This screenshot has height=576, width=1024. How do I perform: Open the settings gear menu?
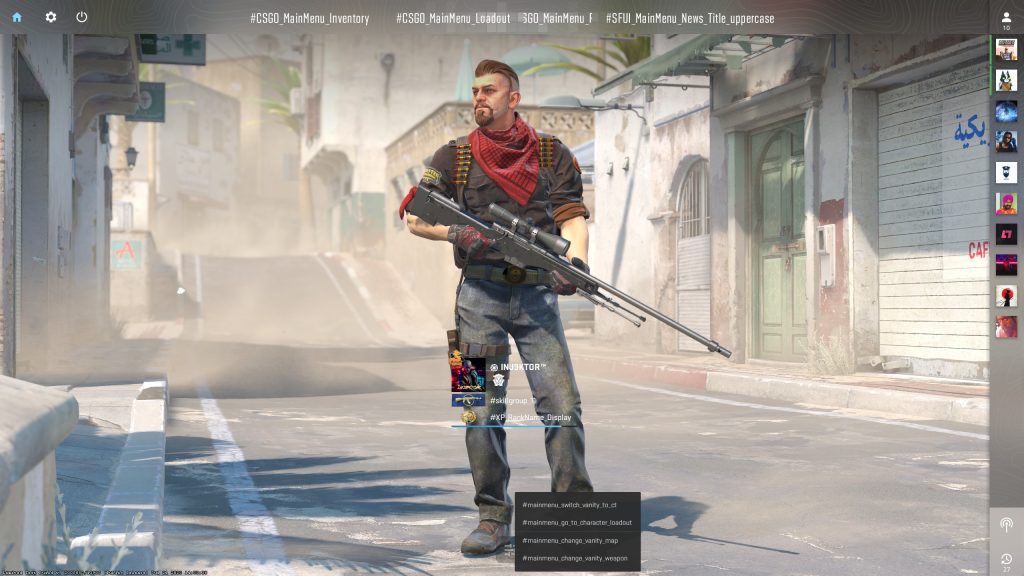click(51, 17)
